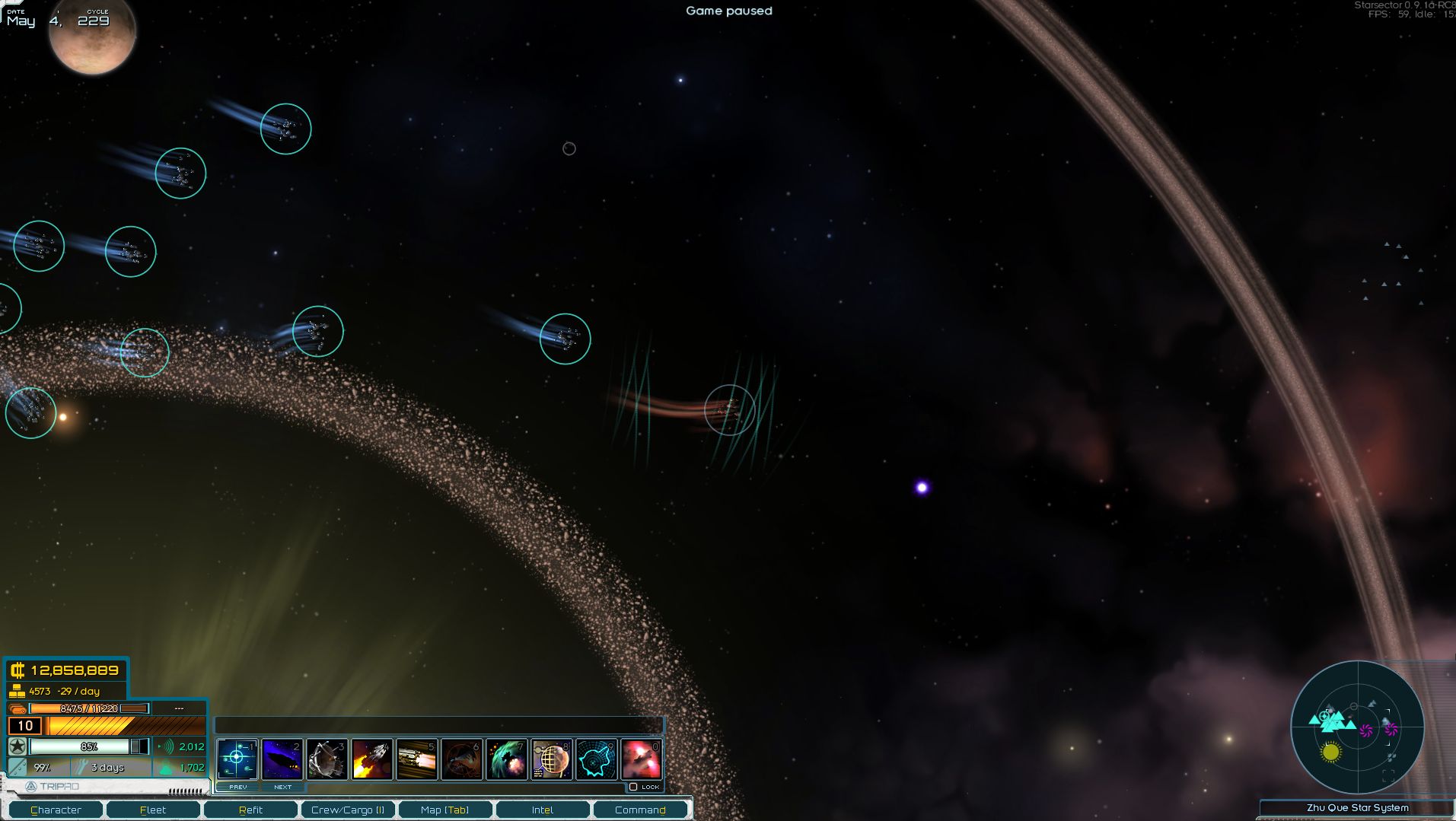Click the credits icon showing 12,858,889
1456x821 pixels.
point(17,670)
